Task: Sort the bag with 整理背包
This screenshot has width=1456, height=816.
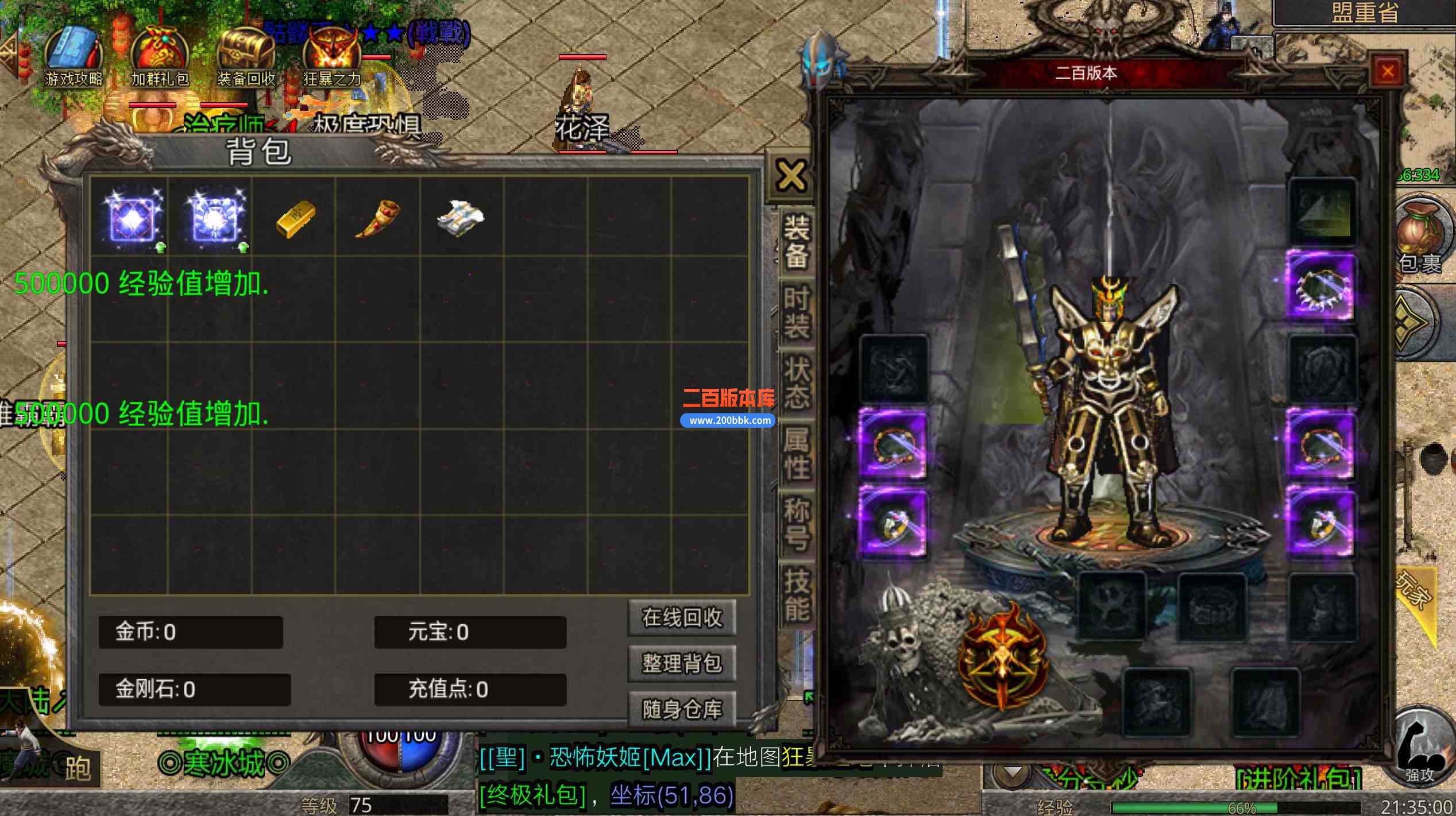Action: [682, 664]
